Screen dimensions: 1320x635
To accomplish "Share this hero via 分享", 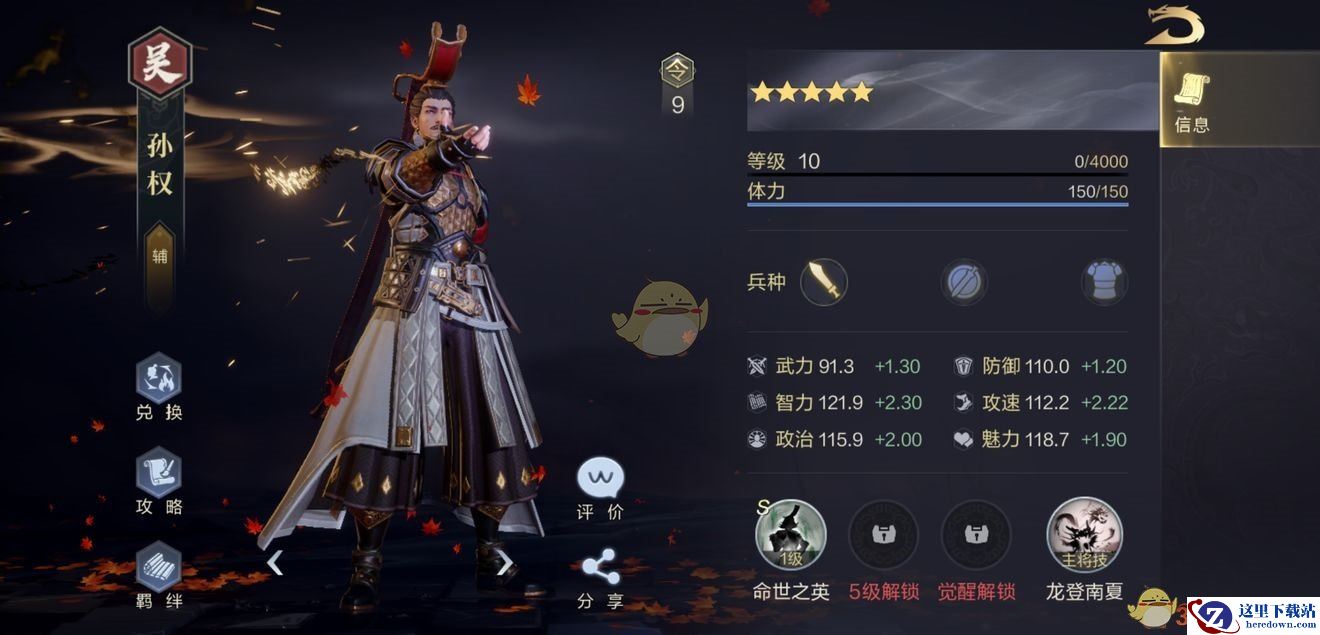I will 600,579.
